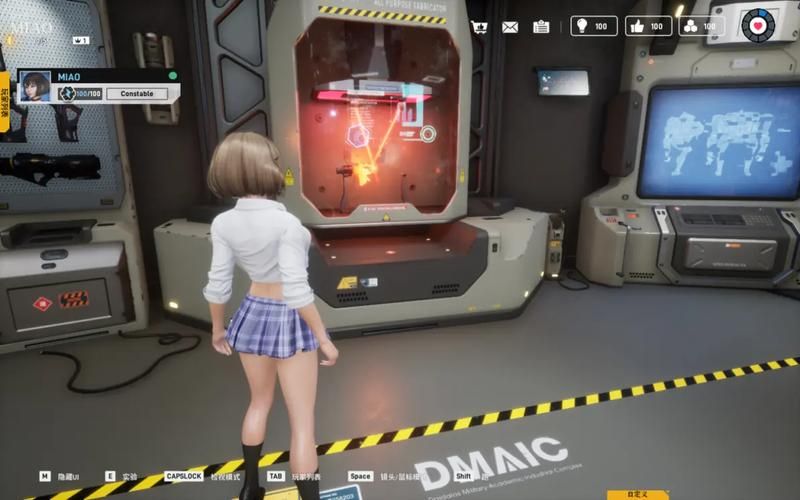The width and height of the screenshot is (800, 500).
Task: Click the thumbs-up likes counter
Action: click(648, 26)
